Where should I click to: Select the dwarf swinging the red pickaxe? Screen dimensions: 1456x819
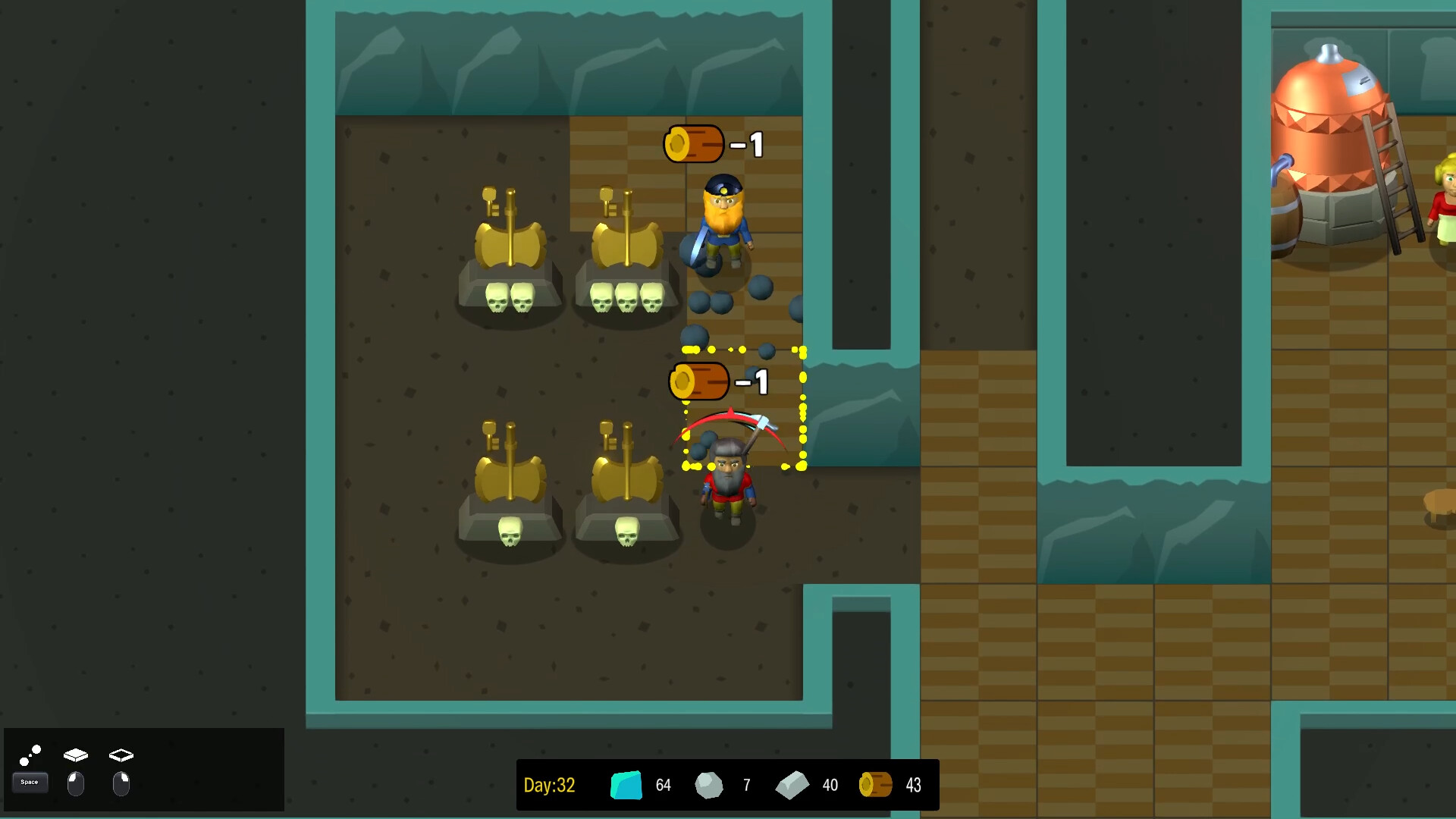tap(728, 478)
